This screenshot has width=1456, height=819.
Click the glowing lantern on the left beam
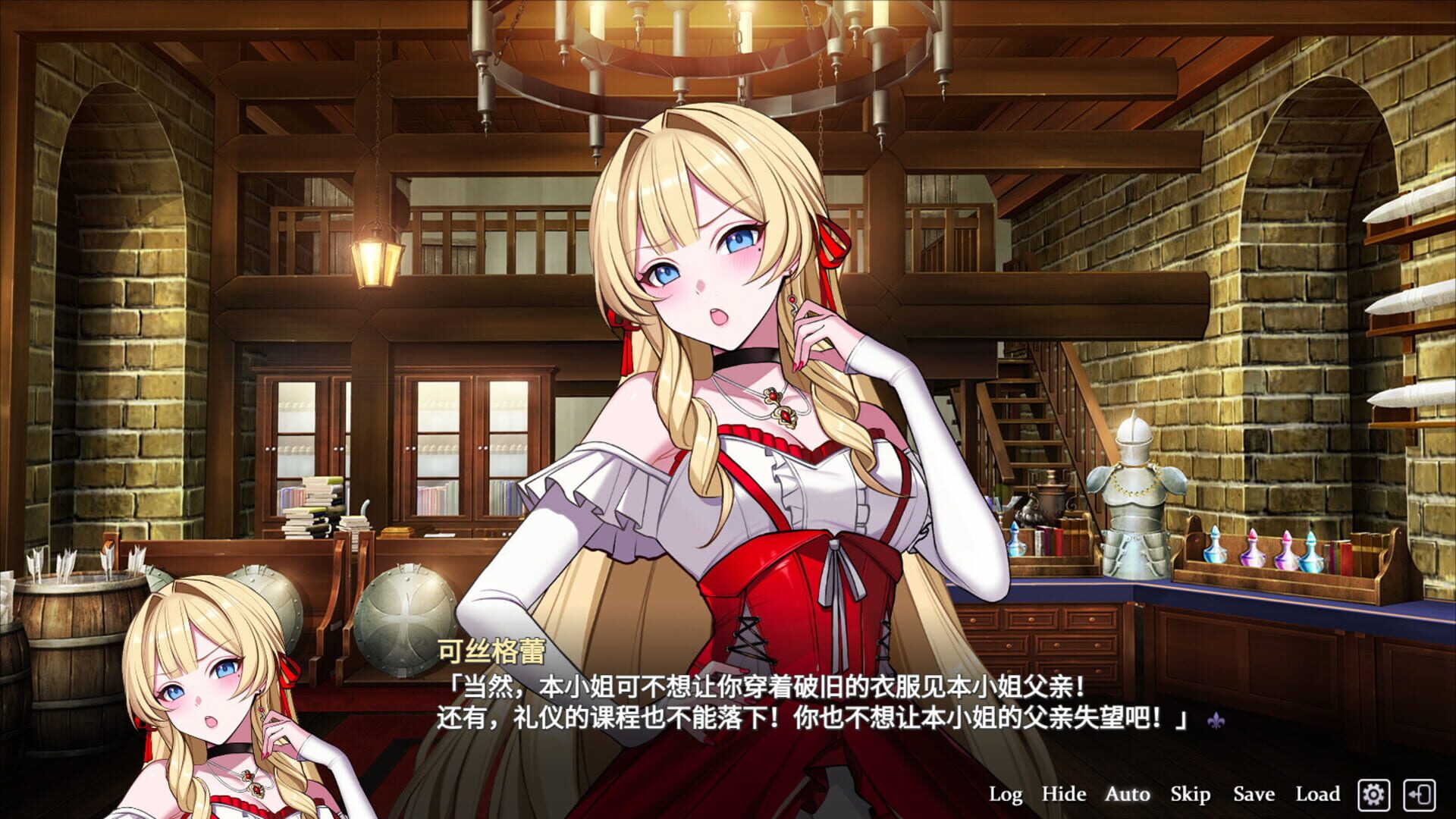click(x=377, y=262)
